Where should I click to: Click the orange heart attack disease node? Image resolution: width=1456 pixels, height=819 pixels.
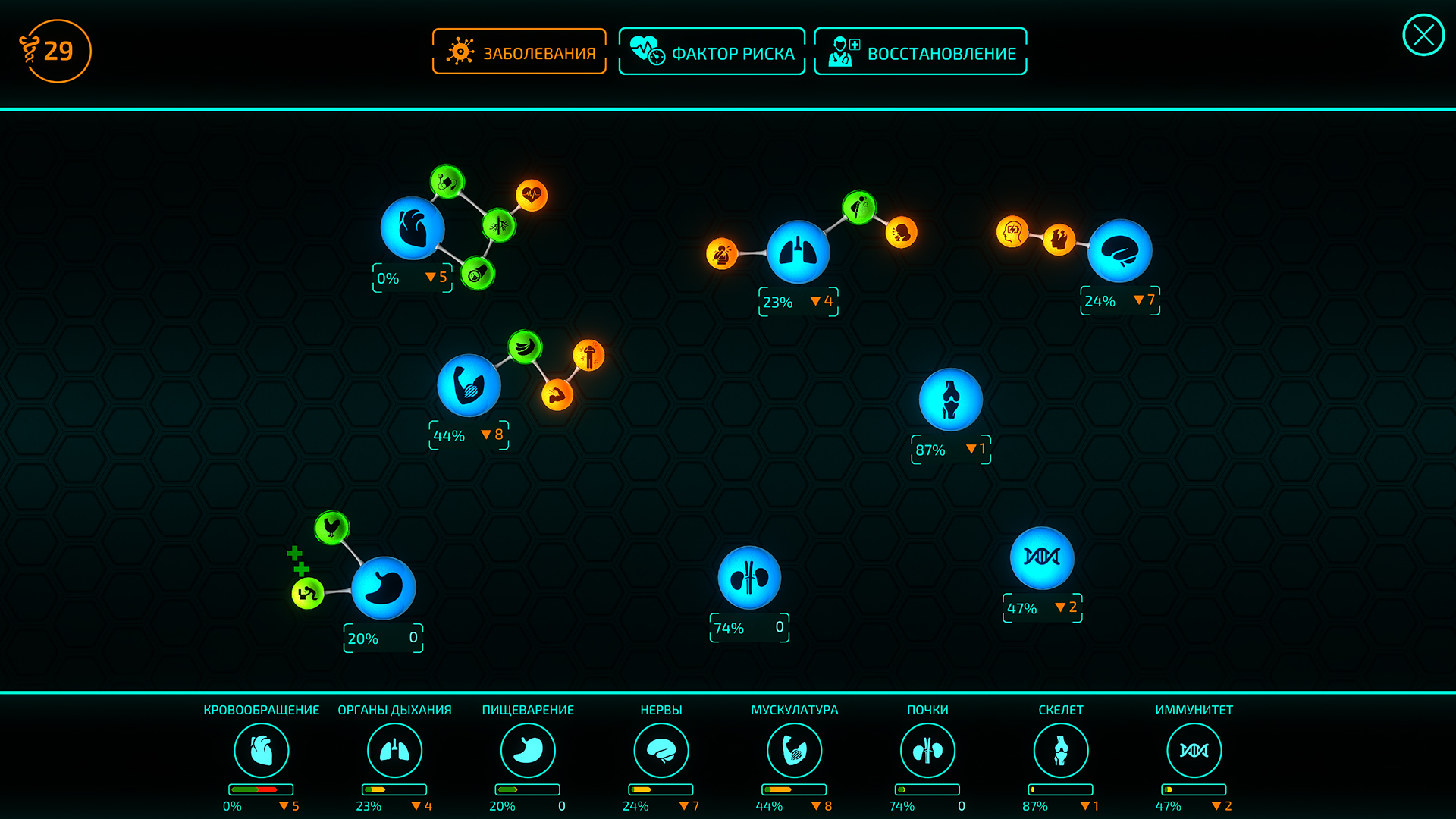[x=531, y=197]
